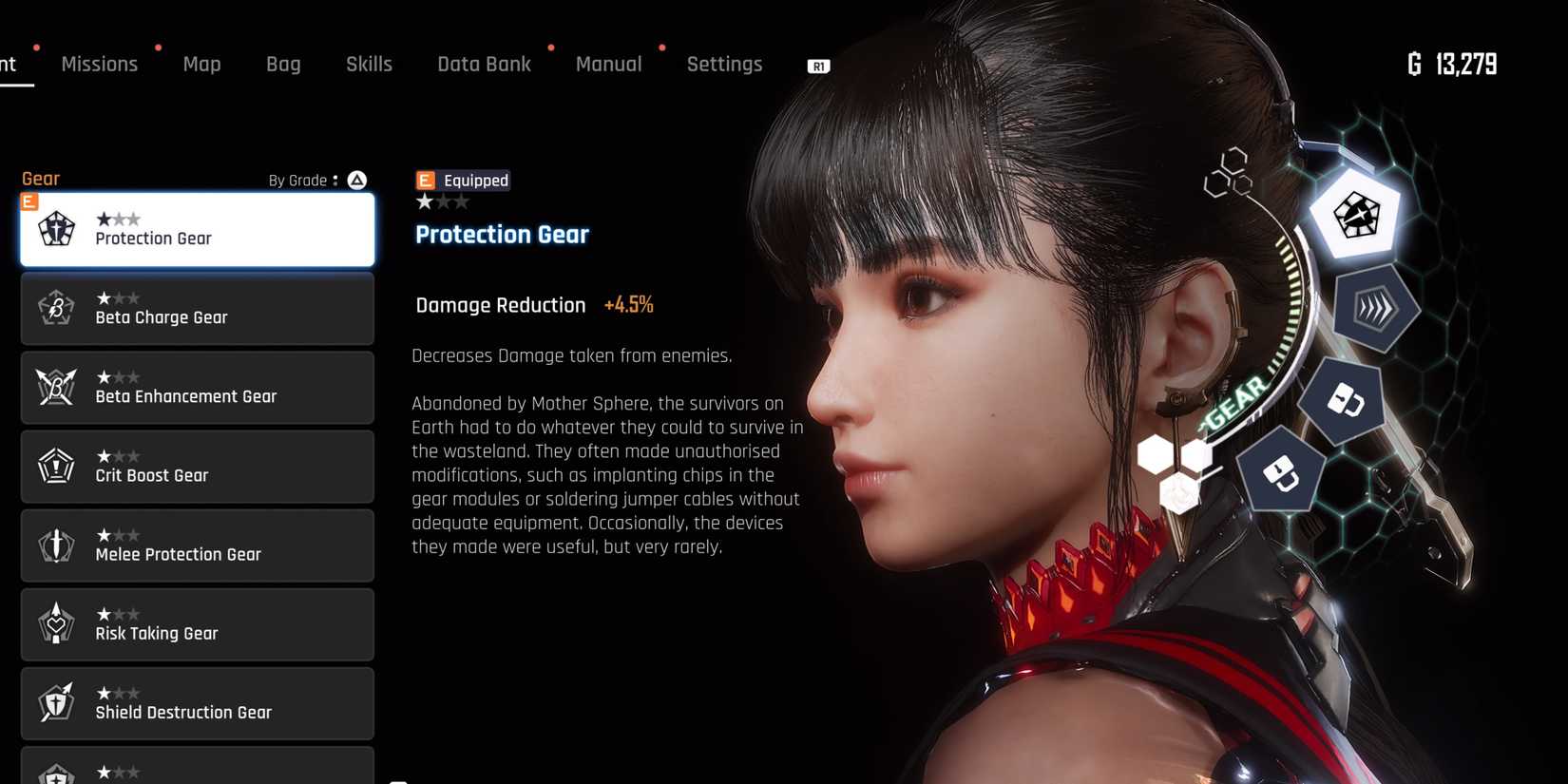Viewport: 1568px width, 784px height.
Task: Click the Risk Taking Gear heart icon
Action: pyautogui.click(x=56, y=624)
